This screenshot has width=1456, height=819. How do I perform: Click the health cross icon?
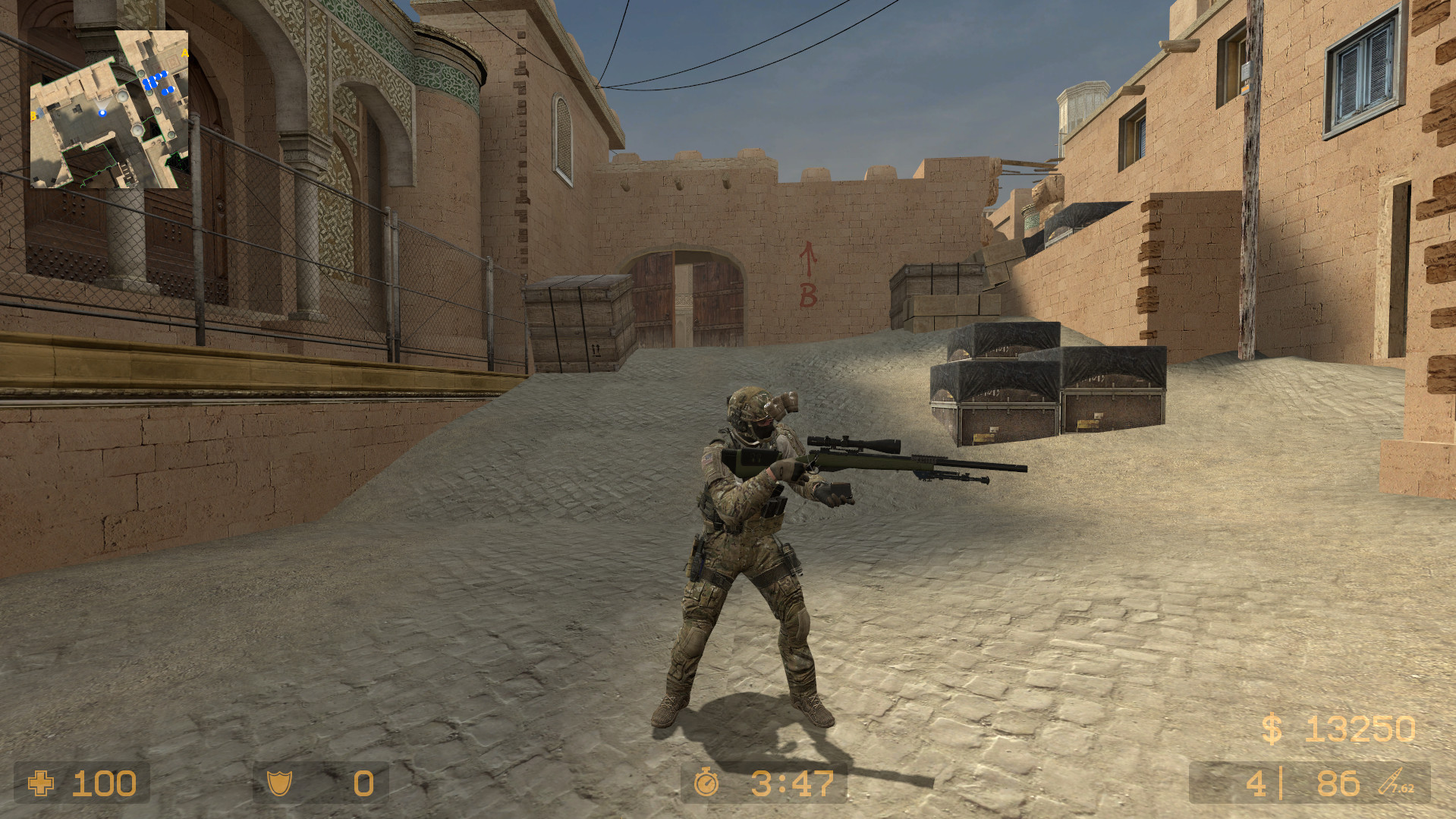[39, 784]
